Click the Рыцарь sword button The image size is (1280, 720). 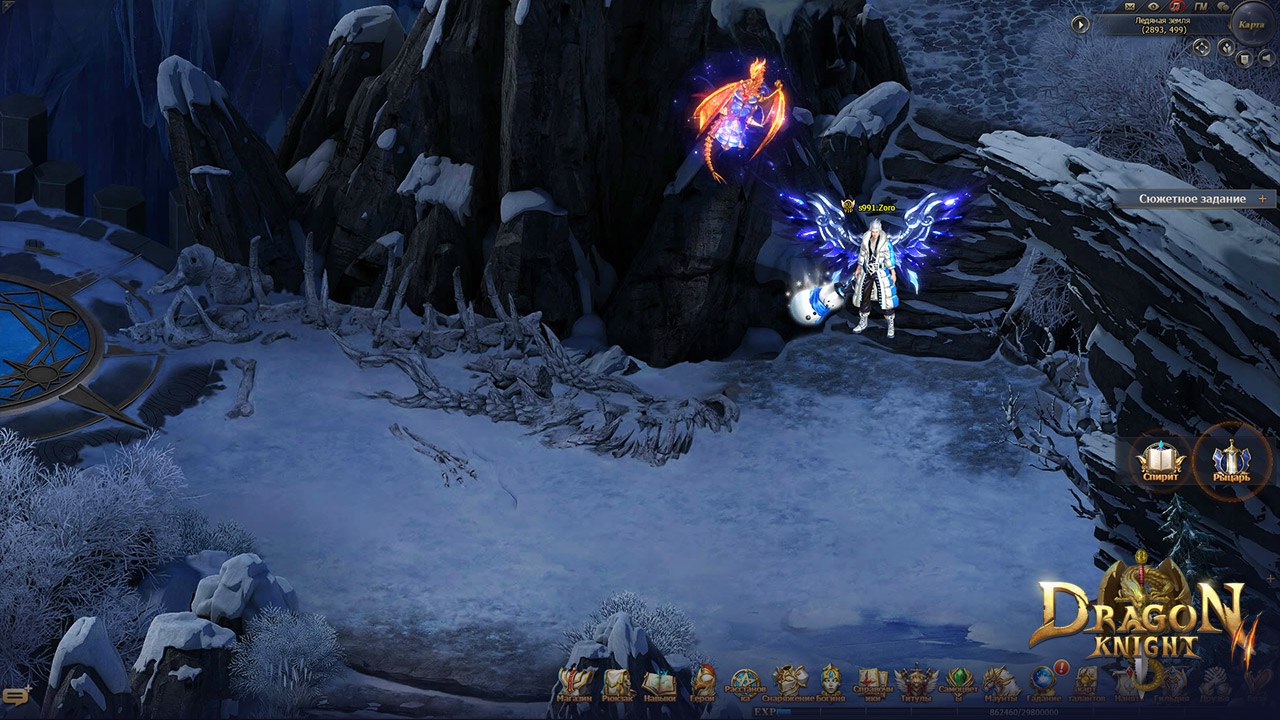1232,462
